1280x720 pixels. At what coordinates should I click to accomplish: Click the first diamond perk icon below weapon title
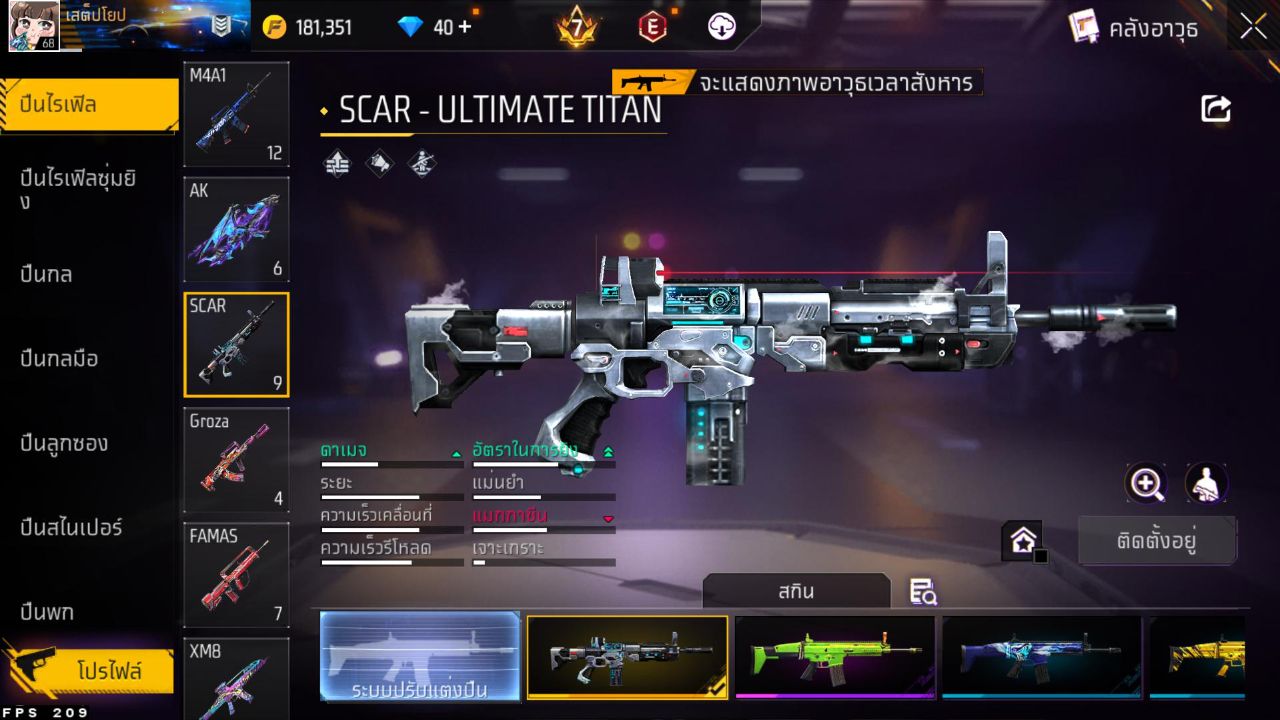coord(336,162)
